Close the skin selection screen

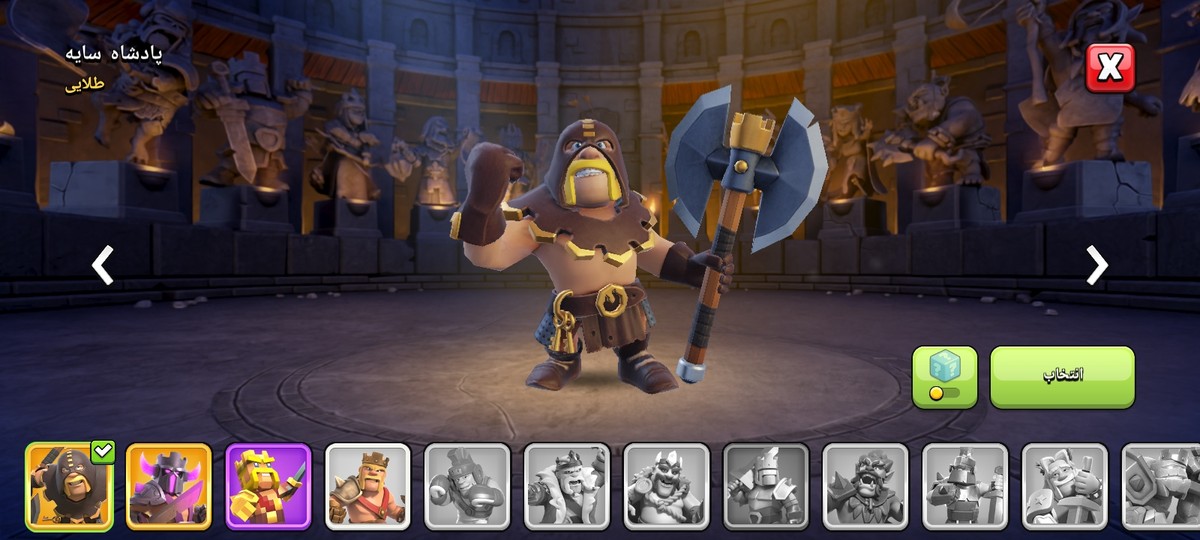click(x=1110, y=68)
